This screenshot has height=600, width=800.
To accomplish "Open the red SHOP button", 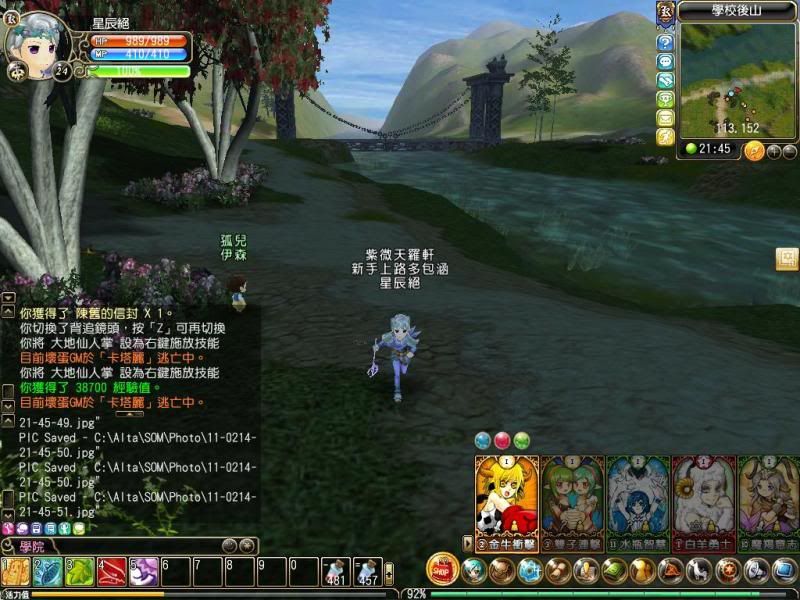I will click(x=442, y=569).
